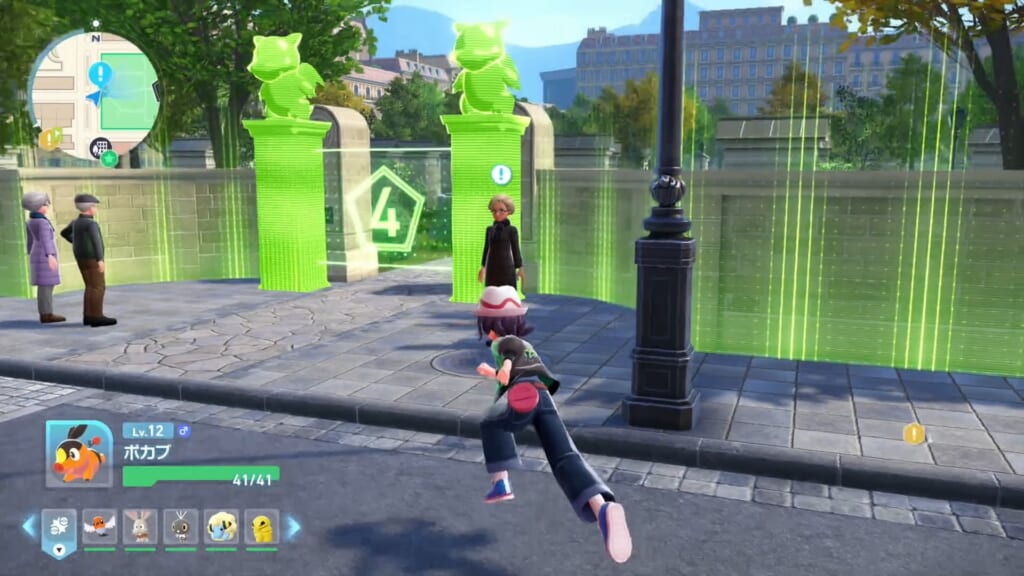Select the blue exclamation marker on minimap

(x=100, y=73)
